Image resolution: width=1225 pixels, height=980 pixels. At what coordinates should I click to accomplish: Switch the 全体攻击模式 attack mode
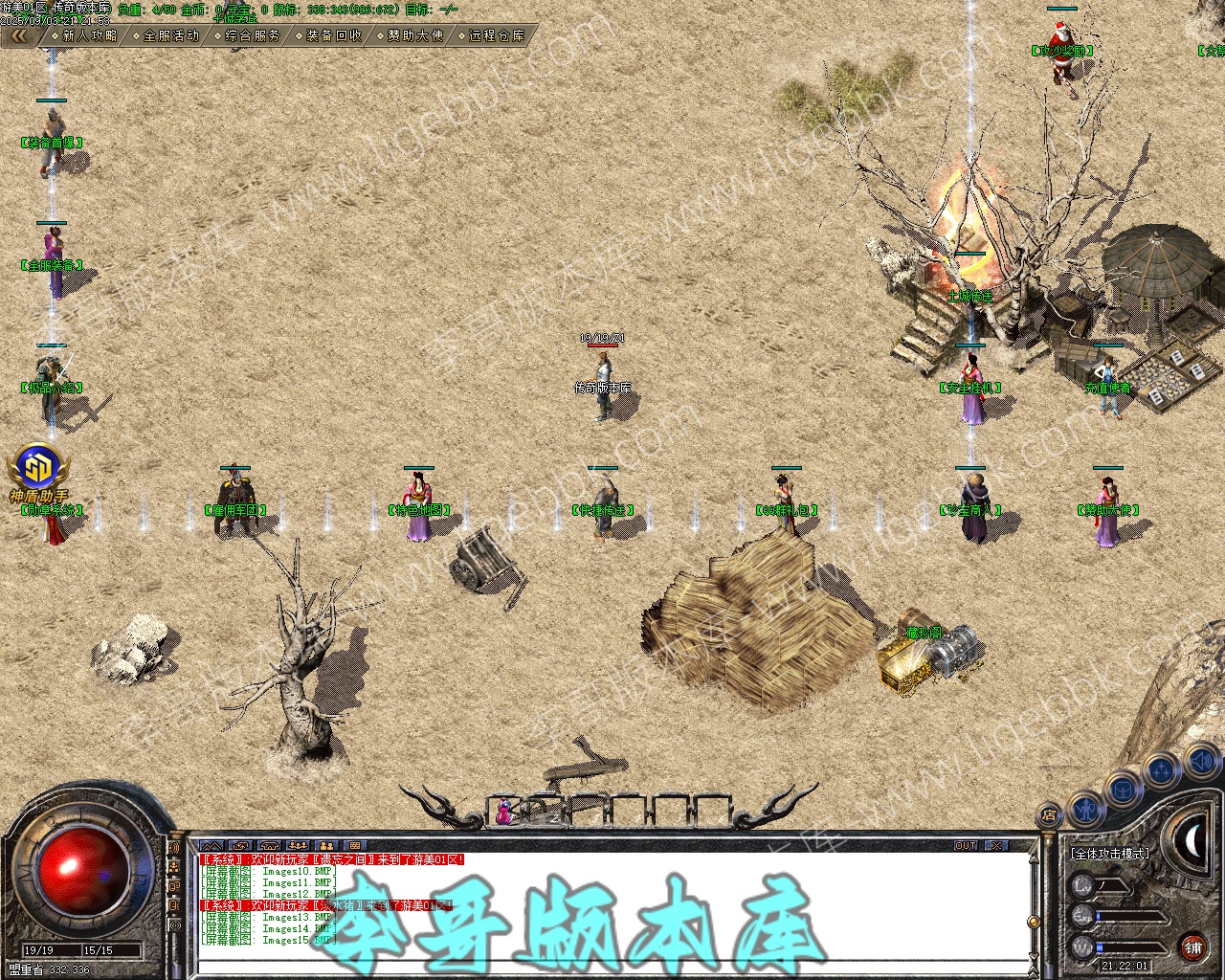coord(1111,853)
